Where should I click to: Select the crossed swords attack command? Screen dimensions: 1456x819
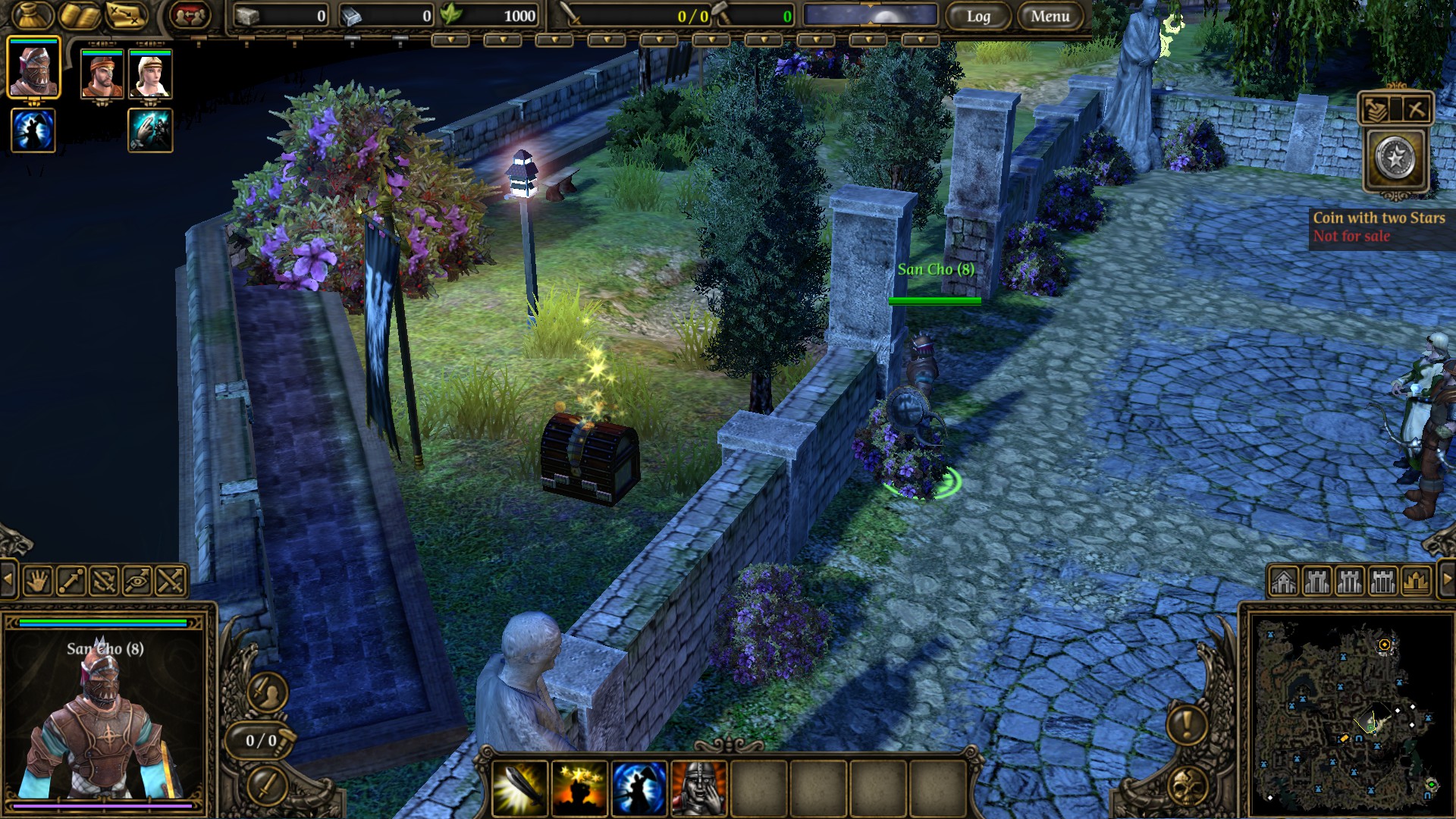pos(171,582)
